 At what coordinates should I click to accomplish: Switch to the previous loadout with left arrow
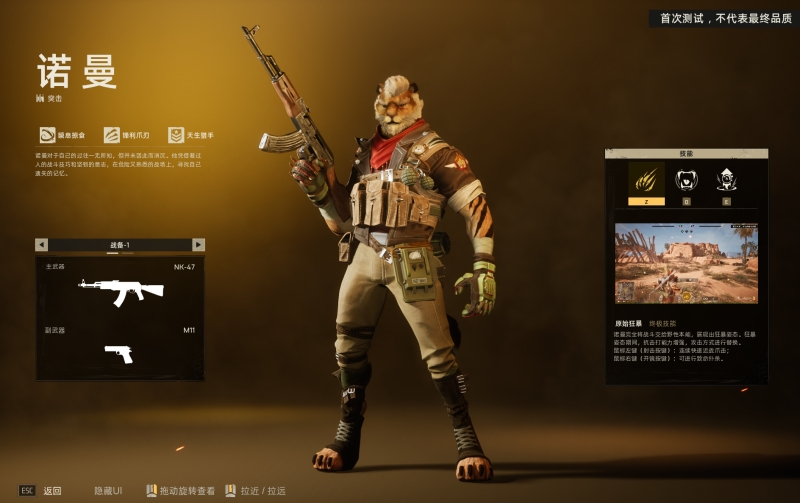pos(41,245)
